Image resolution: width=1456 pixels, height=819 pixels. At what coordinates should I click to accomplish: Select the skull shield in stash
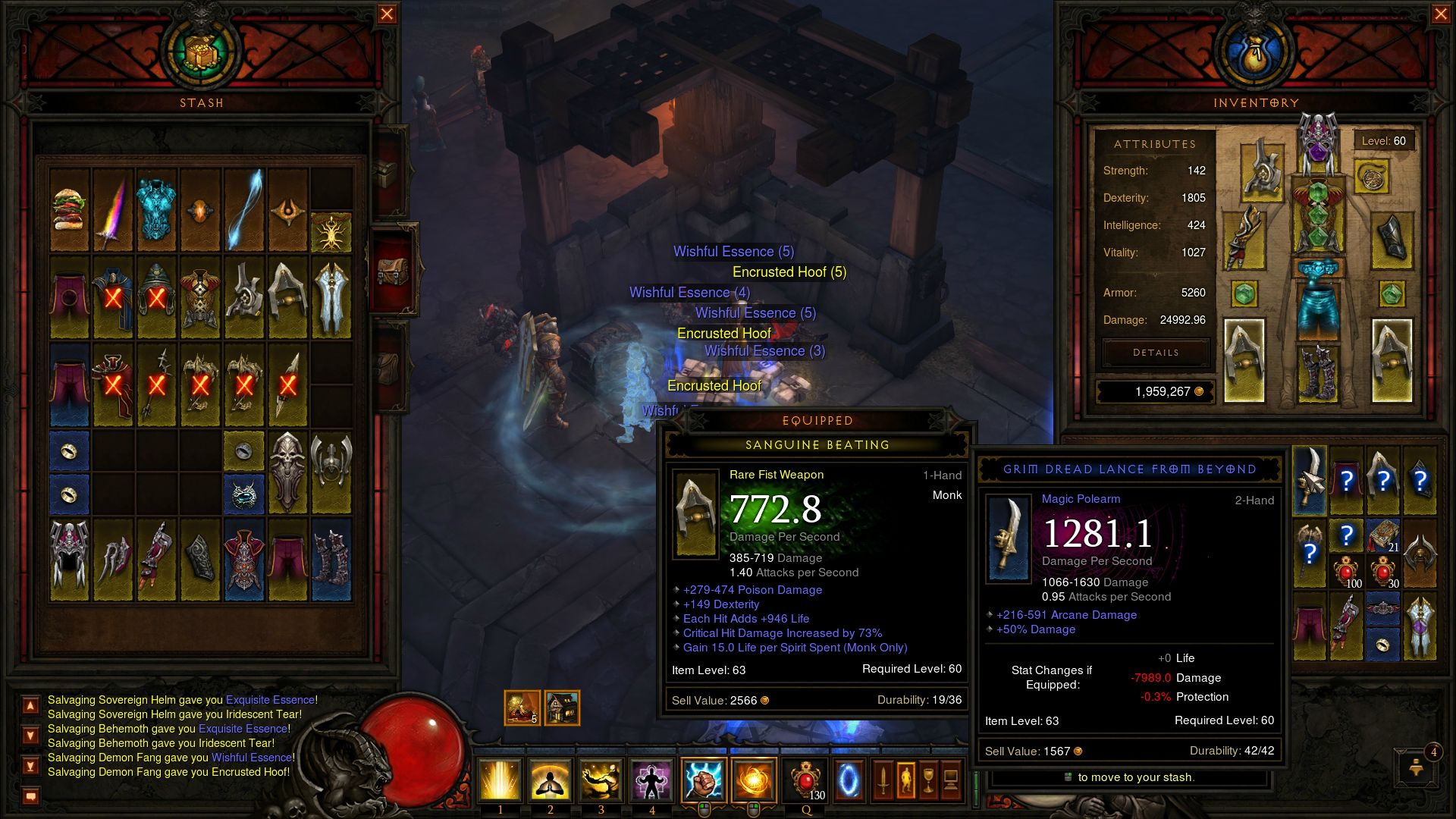pyautogui.click(x=287, y=472)
